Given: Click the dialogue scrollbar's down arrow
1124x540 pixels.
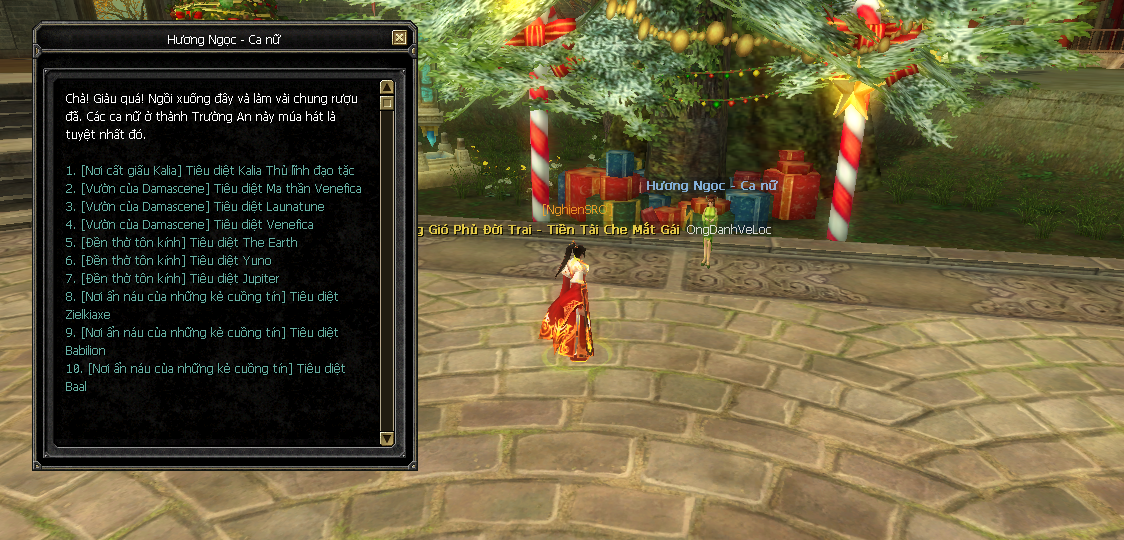Looking at the screenshot, I should pyautogui.click(x=387, y=438).
